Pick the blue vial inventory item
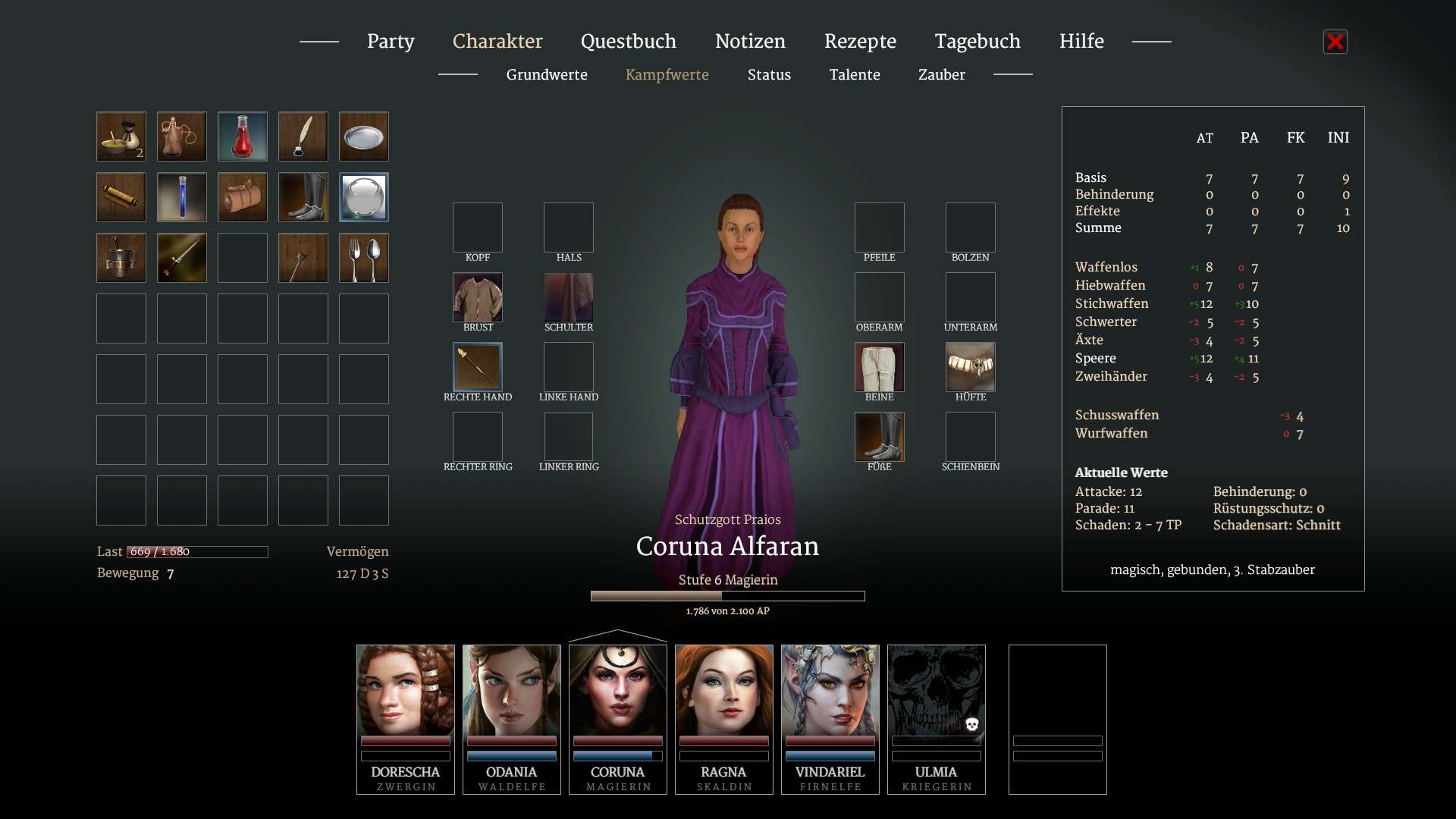The image size is (1456, 819). point(182,197)
